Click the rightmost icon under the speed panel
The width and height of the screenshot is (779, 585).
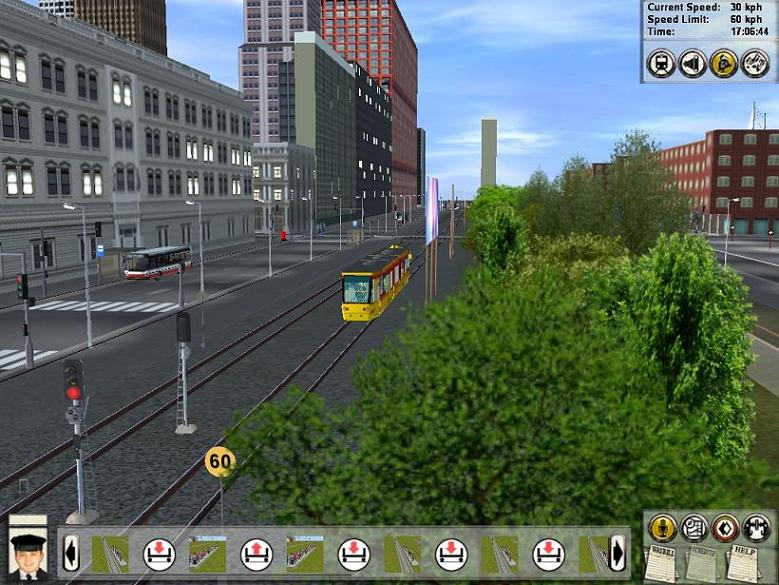click(755, 64)
